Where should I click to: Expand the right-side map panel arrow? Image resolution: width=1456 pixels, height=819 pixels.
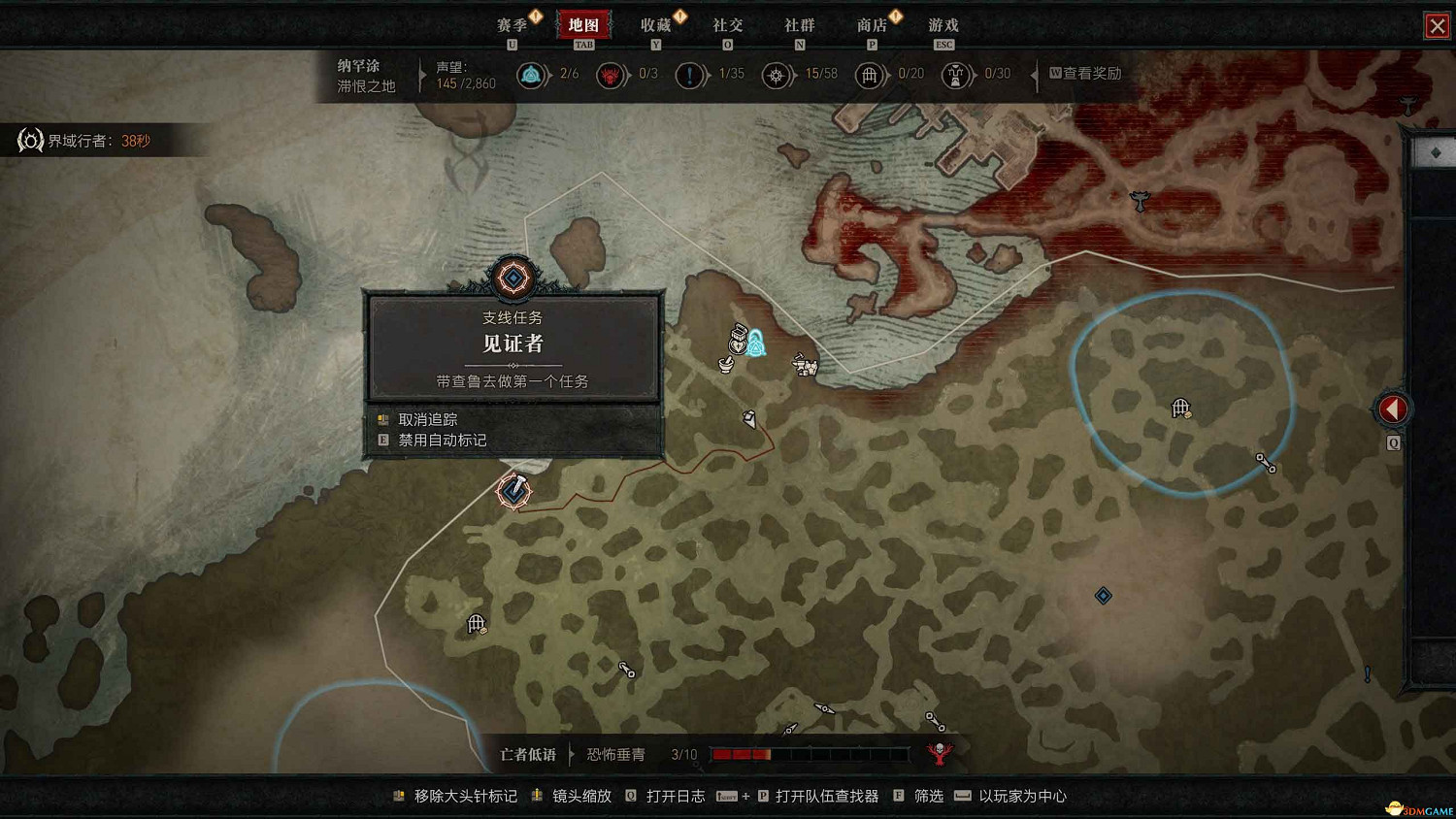[1393, 408]
